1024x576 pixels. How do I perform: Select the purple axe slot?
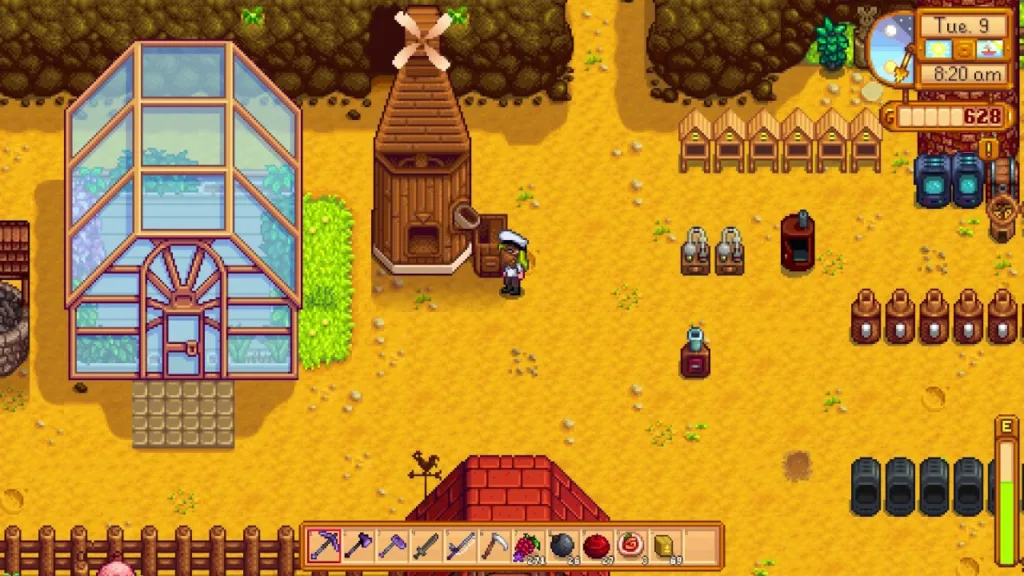[358, 546]
